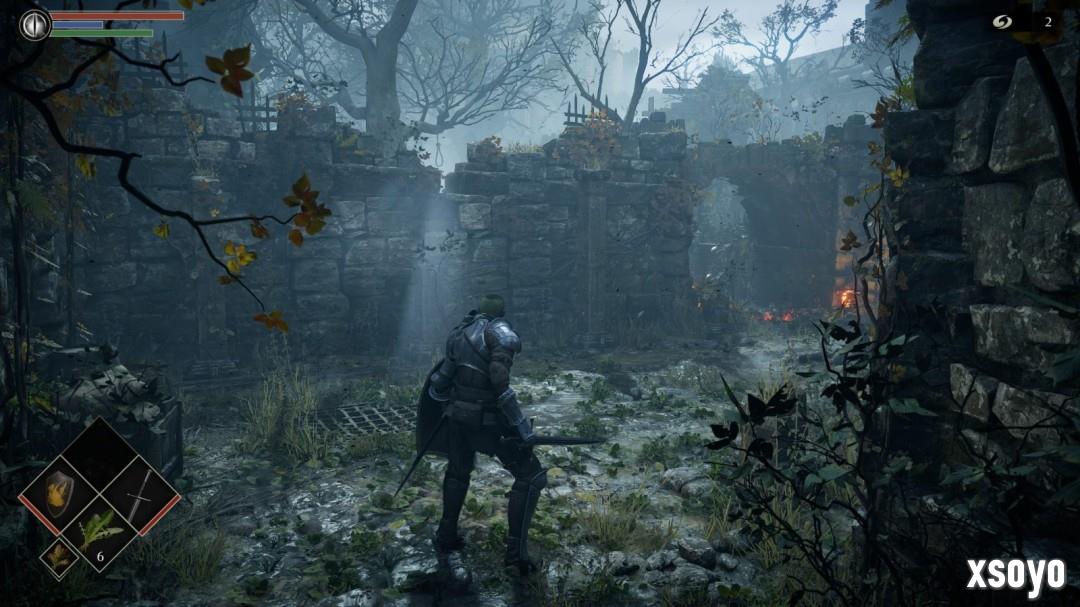Click the round character tendency emblem
Viewport: 1080px width, 607px height.
point(34,24)
